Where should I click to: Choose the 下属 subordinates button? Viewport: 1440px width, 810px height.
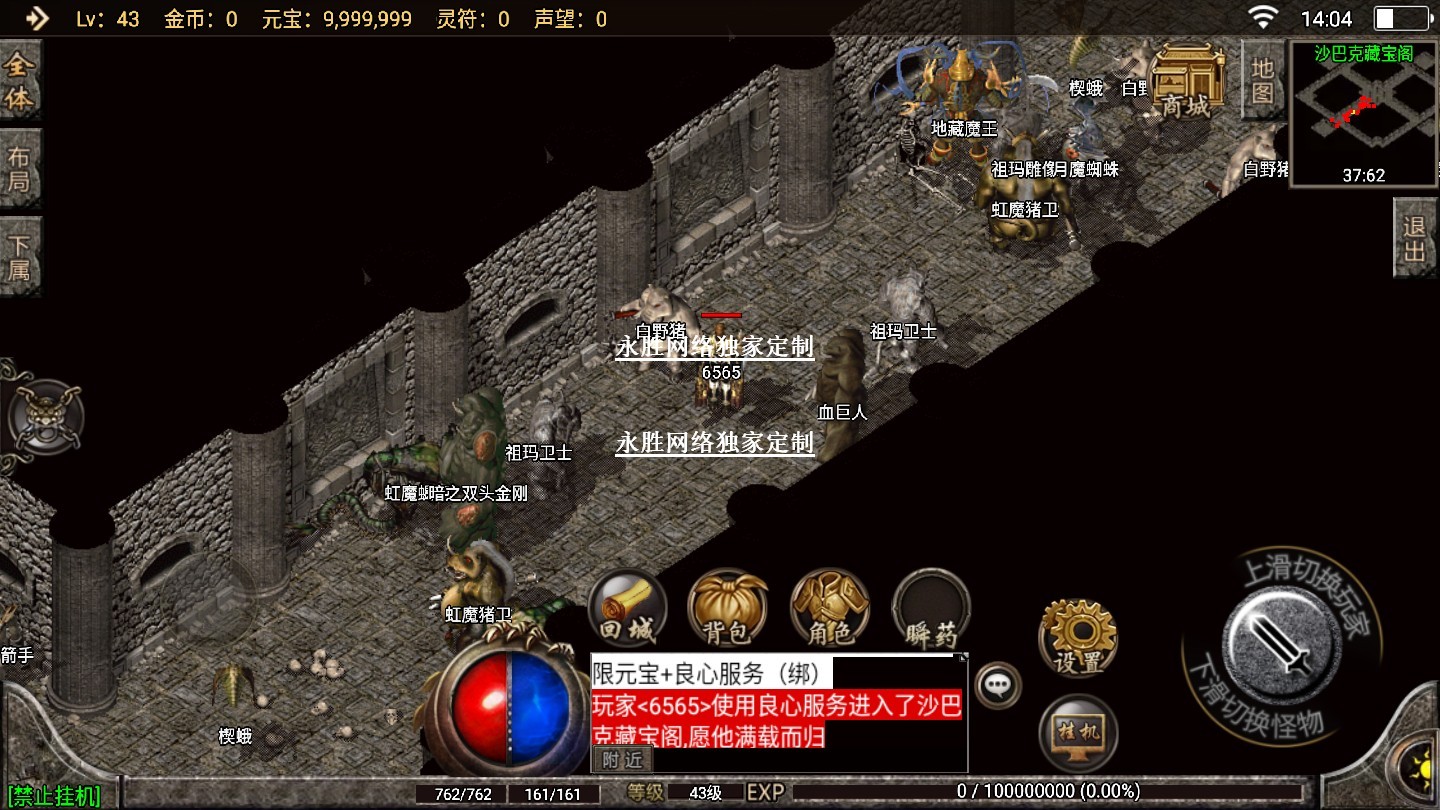[x=20, y=257]
